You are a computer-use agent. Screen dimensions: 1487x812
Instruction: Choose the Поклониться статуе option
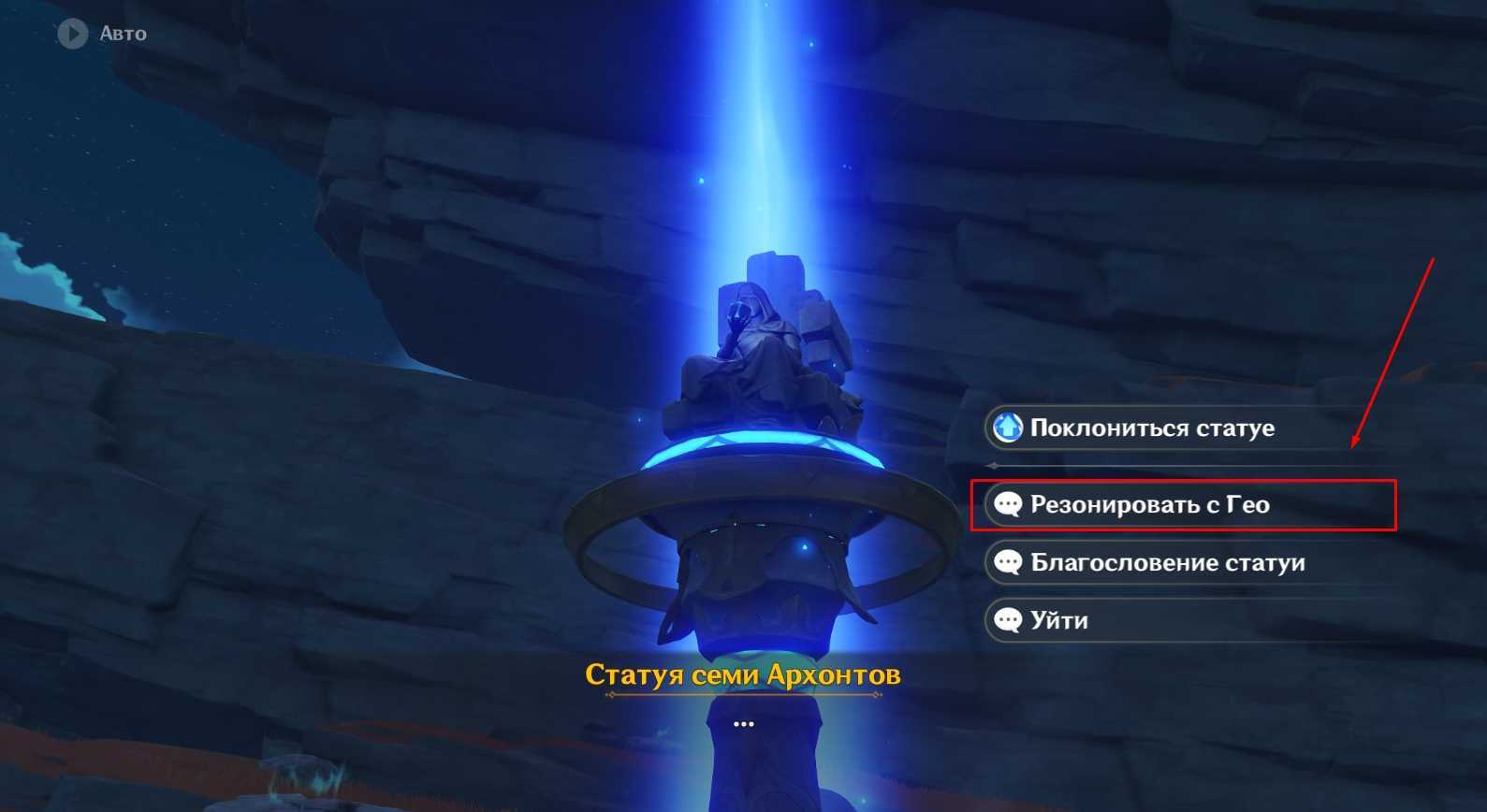1151,428
